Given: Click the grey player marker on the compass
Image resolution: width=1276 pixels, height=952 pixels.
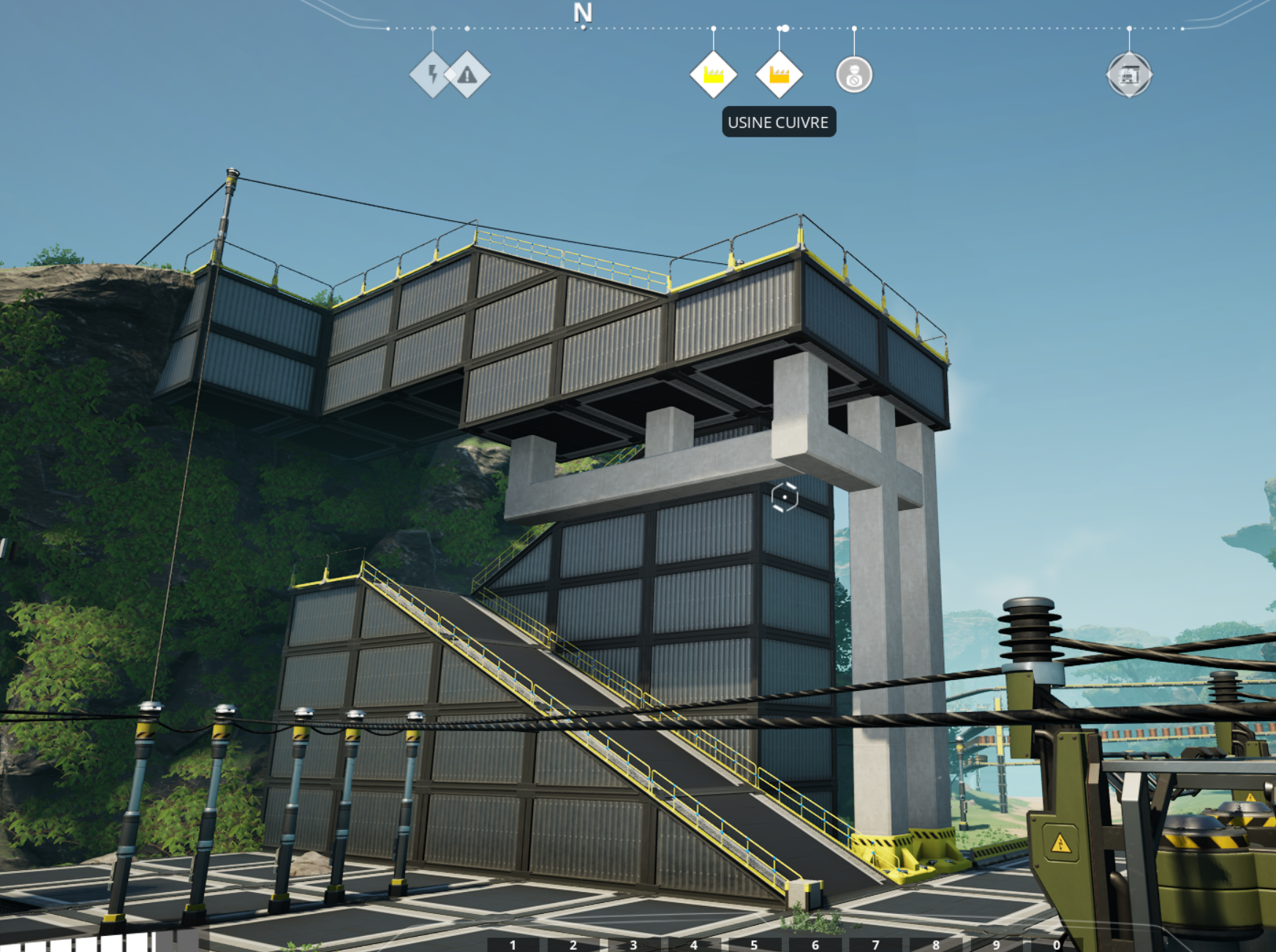Looking at the screenshot, I should pos(854,75).
